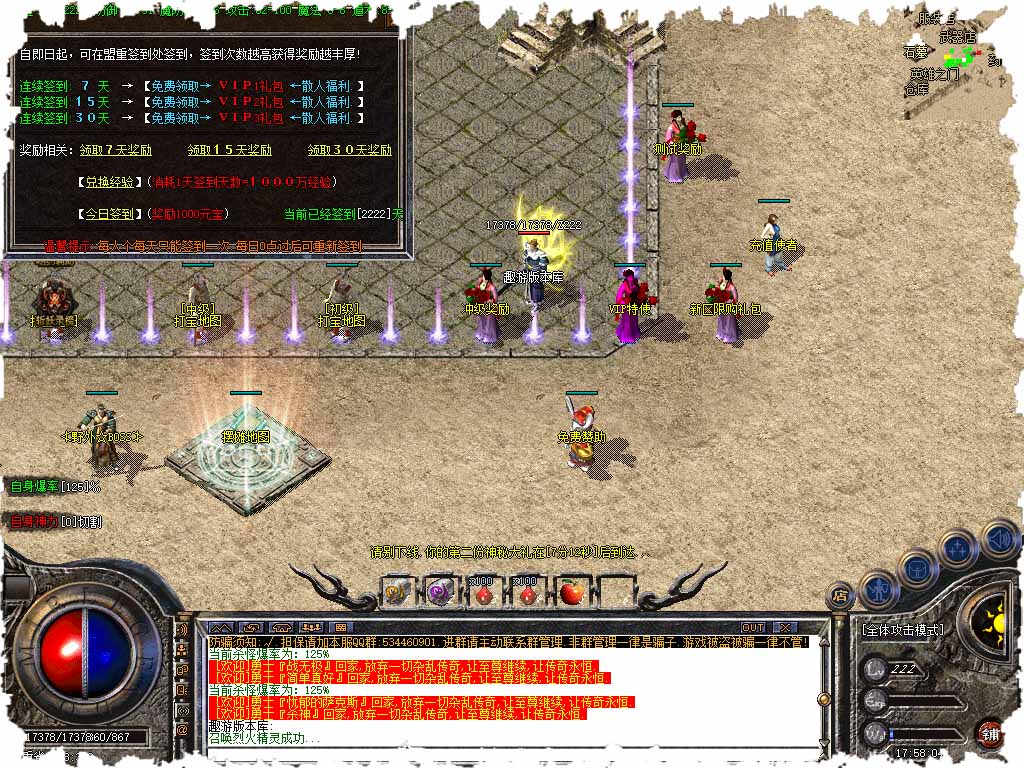Image resolution: width=1024 pixels, height=768 pixels.
Task: Open the 店 shop round button
Action: (840, 596)
